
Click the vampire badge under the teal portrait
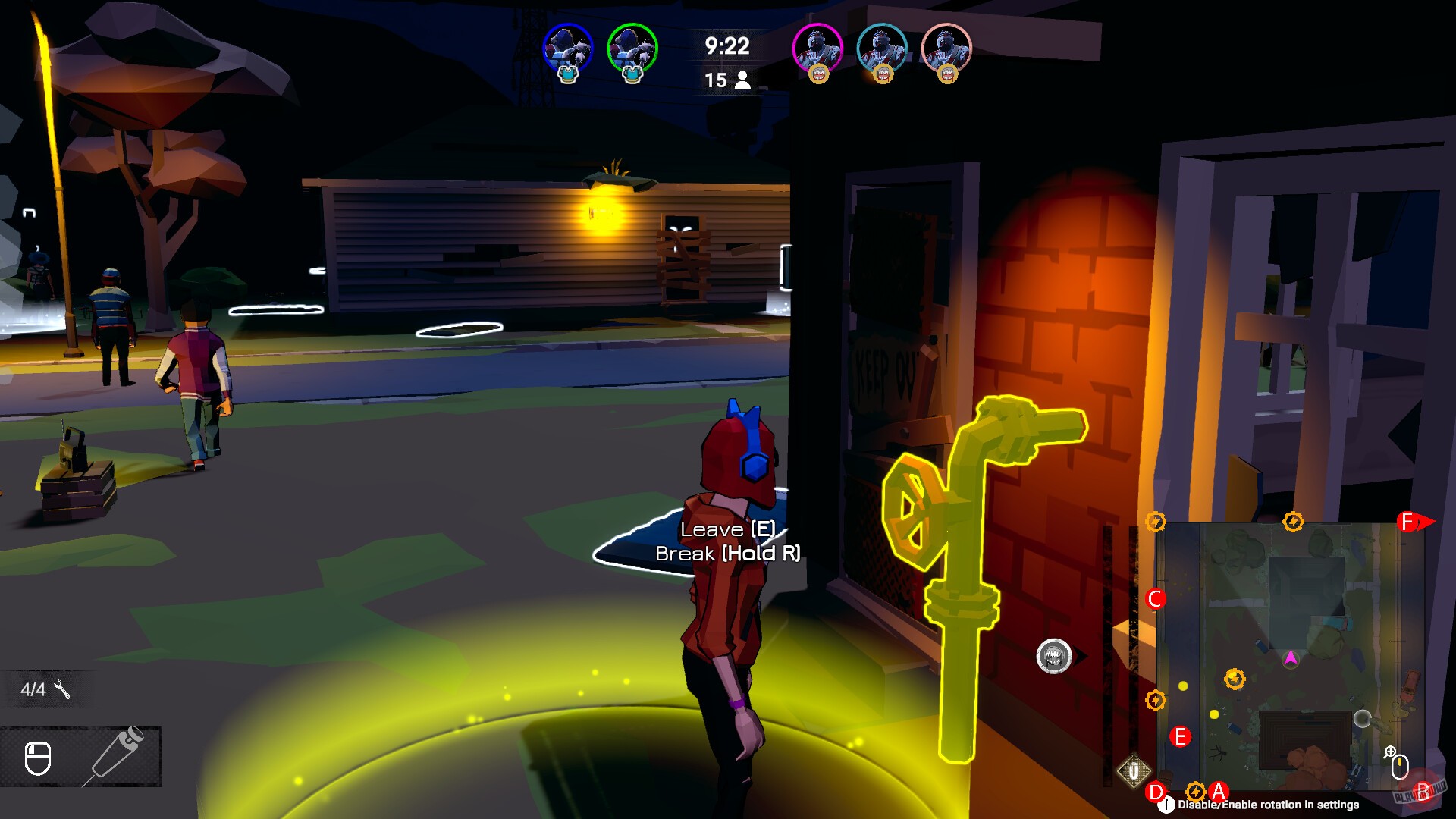(x=884, y=75)
